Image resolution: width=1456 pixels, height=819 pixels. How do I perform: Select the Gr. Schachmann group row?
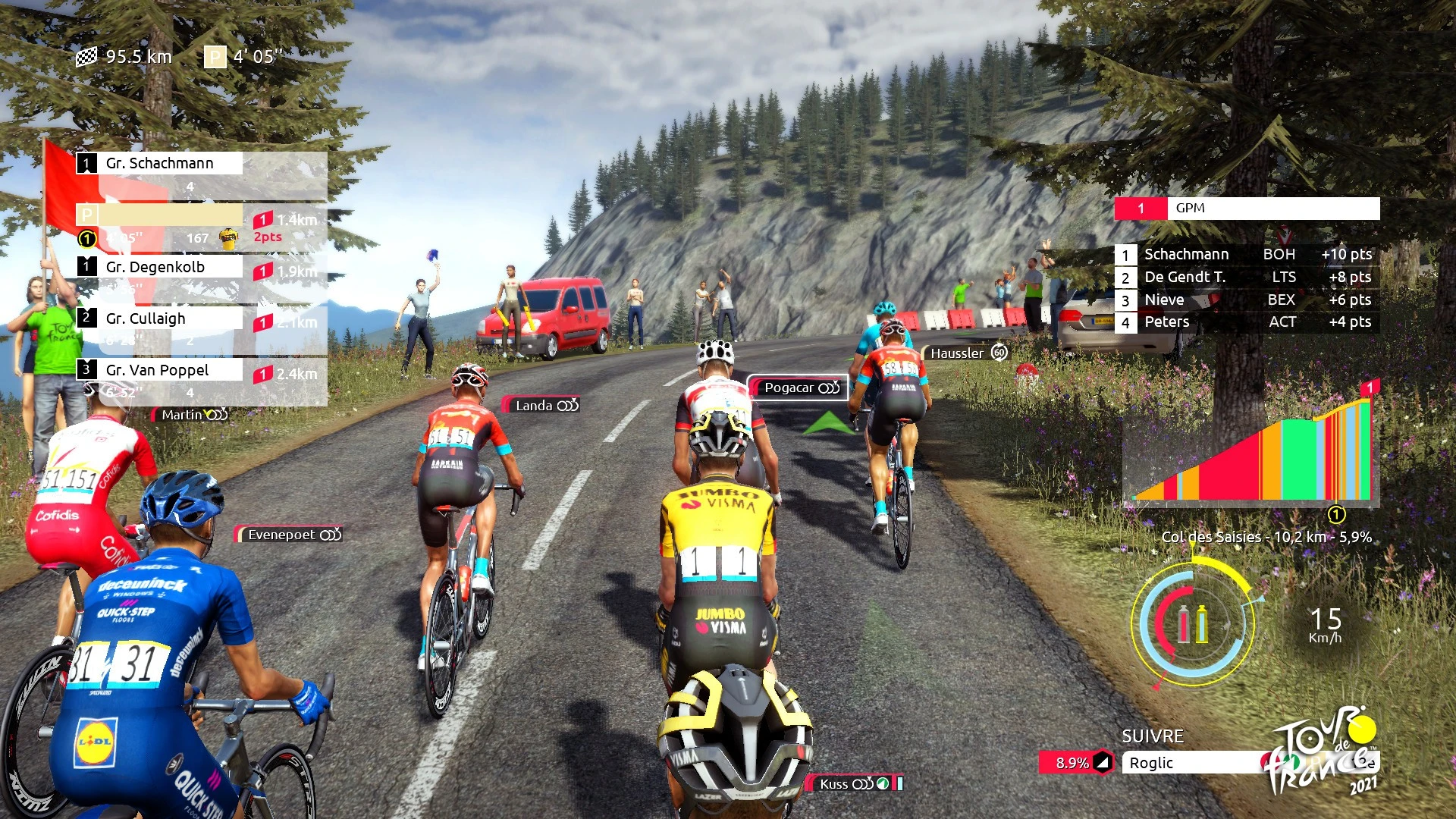(159, 163)
